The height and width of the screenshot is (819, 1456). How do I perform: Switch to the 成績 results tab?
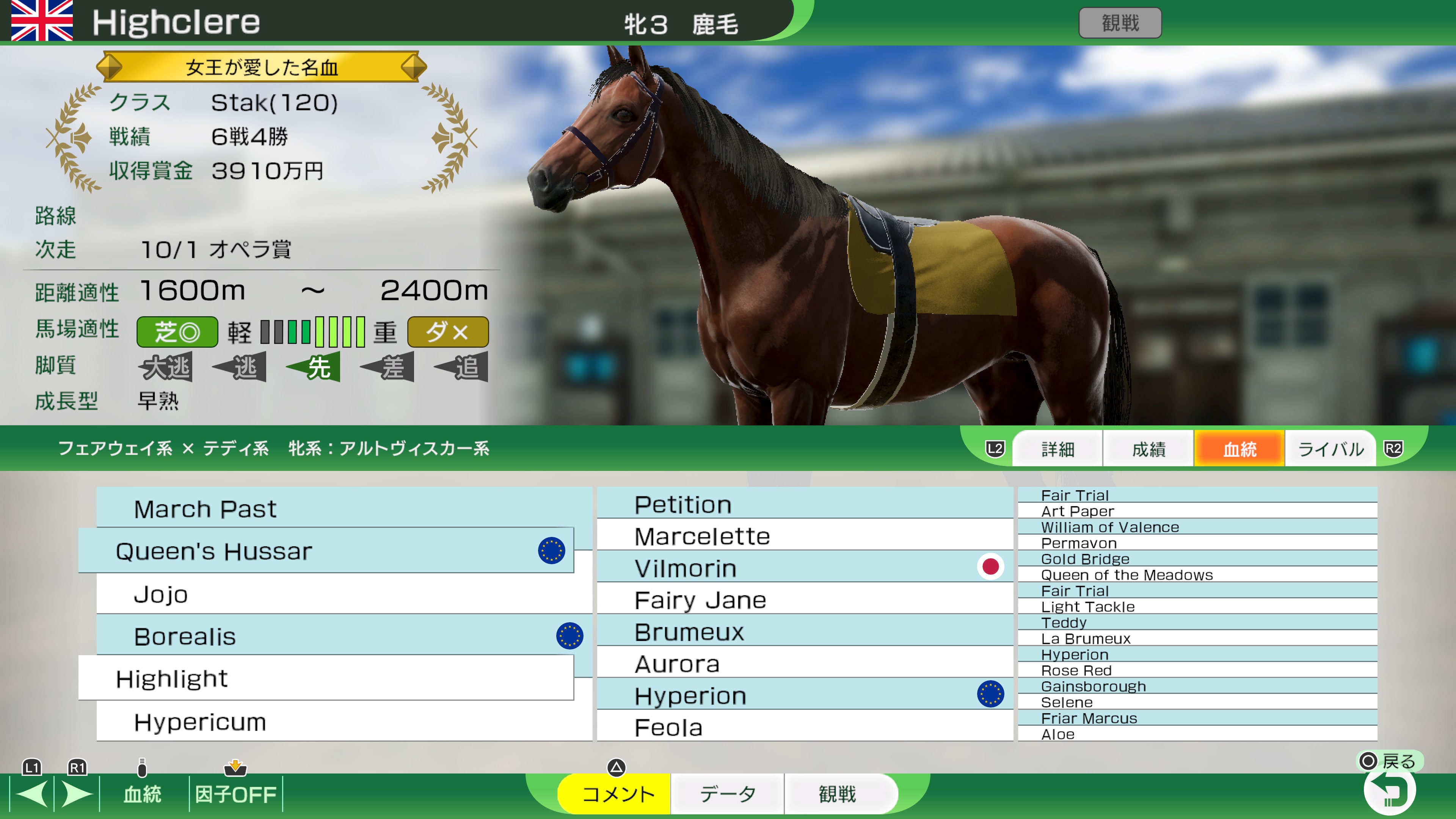point(1148,448)
